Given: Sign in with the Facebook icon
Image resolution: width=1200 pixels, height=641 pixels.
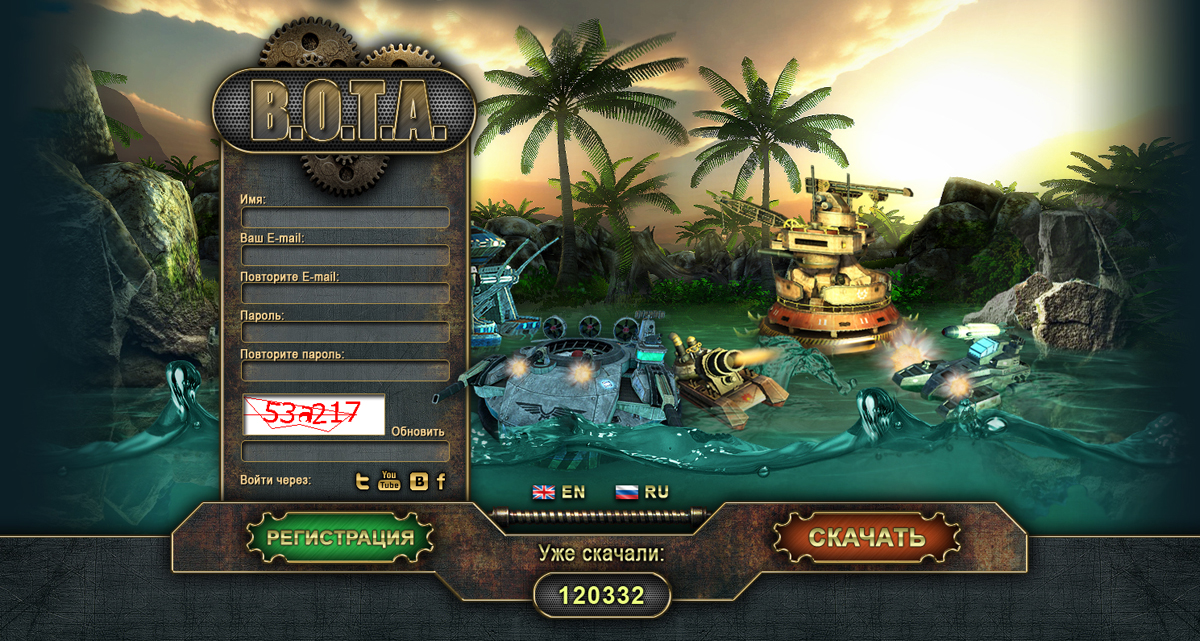Looking at the screenshot, I should coord(441,482).
